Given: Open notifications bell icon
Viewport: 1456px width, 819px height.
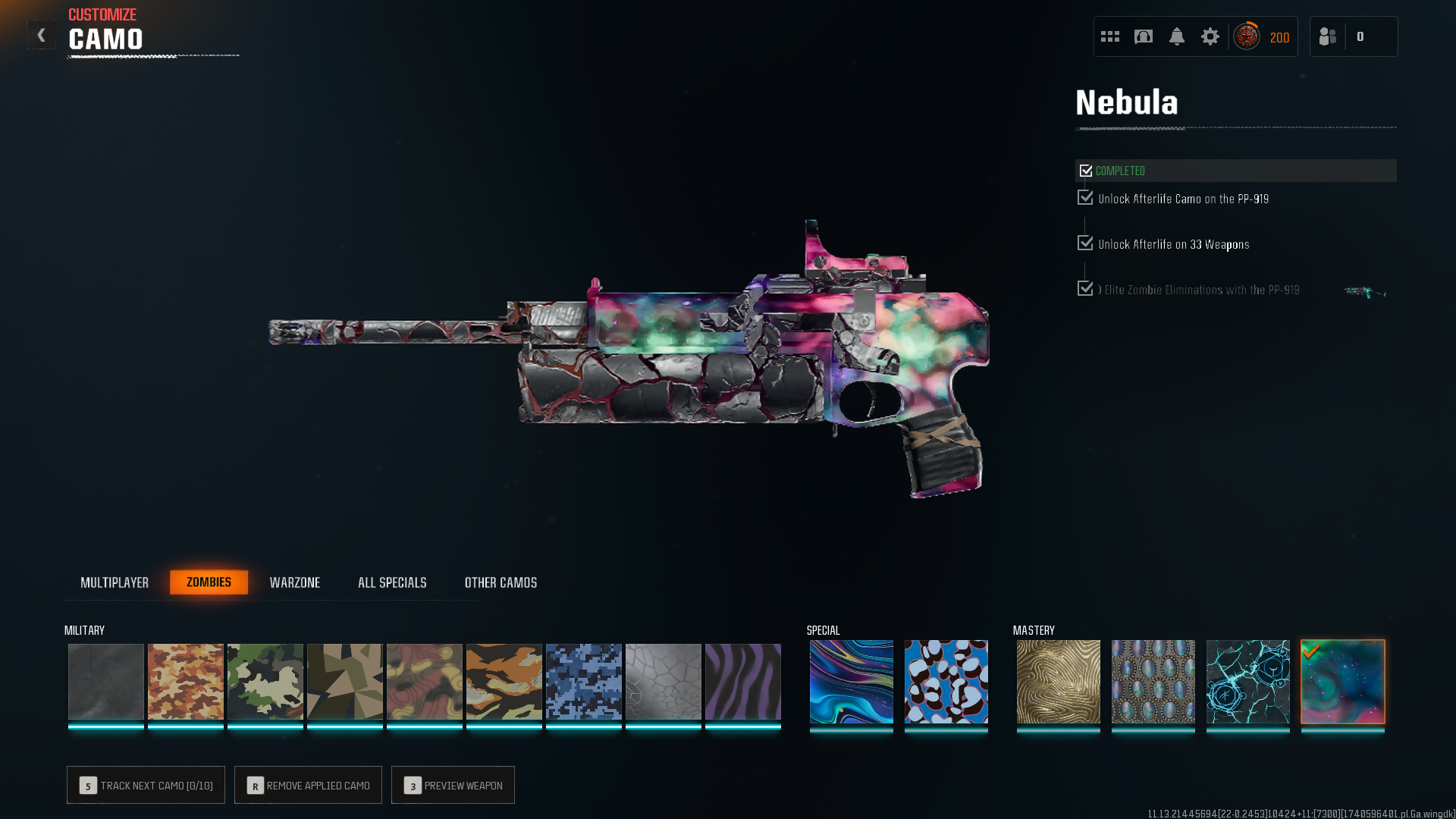Looking at the screenshot, I should pos(1176,36).
